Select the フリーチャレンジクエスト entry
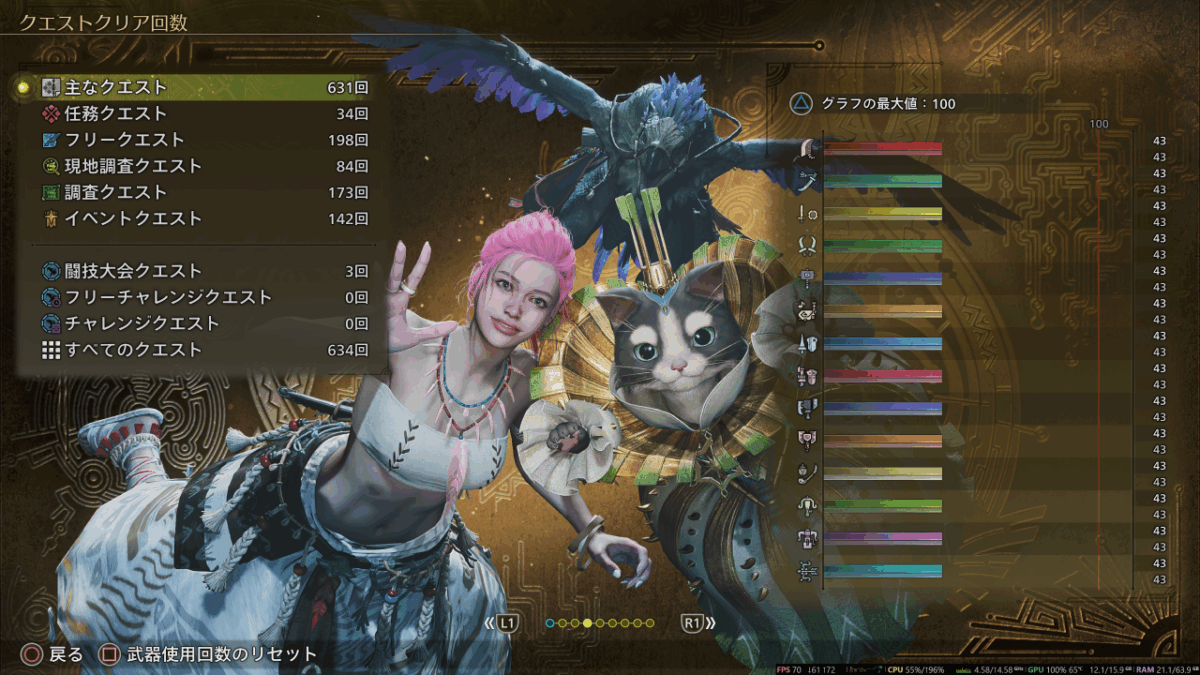 tap(200, 297)
